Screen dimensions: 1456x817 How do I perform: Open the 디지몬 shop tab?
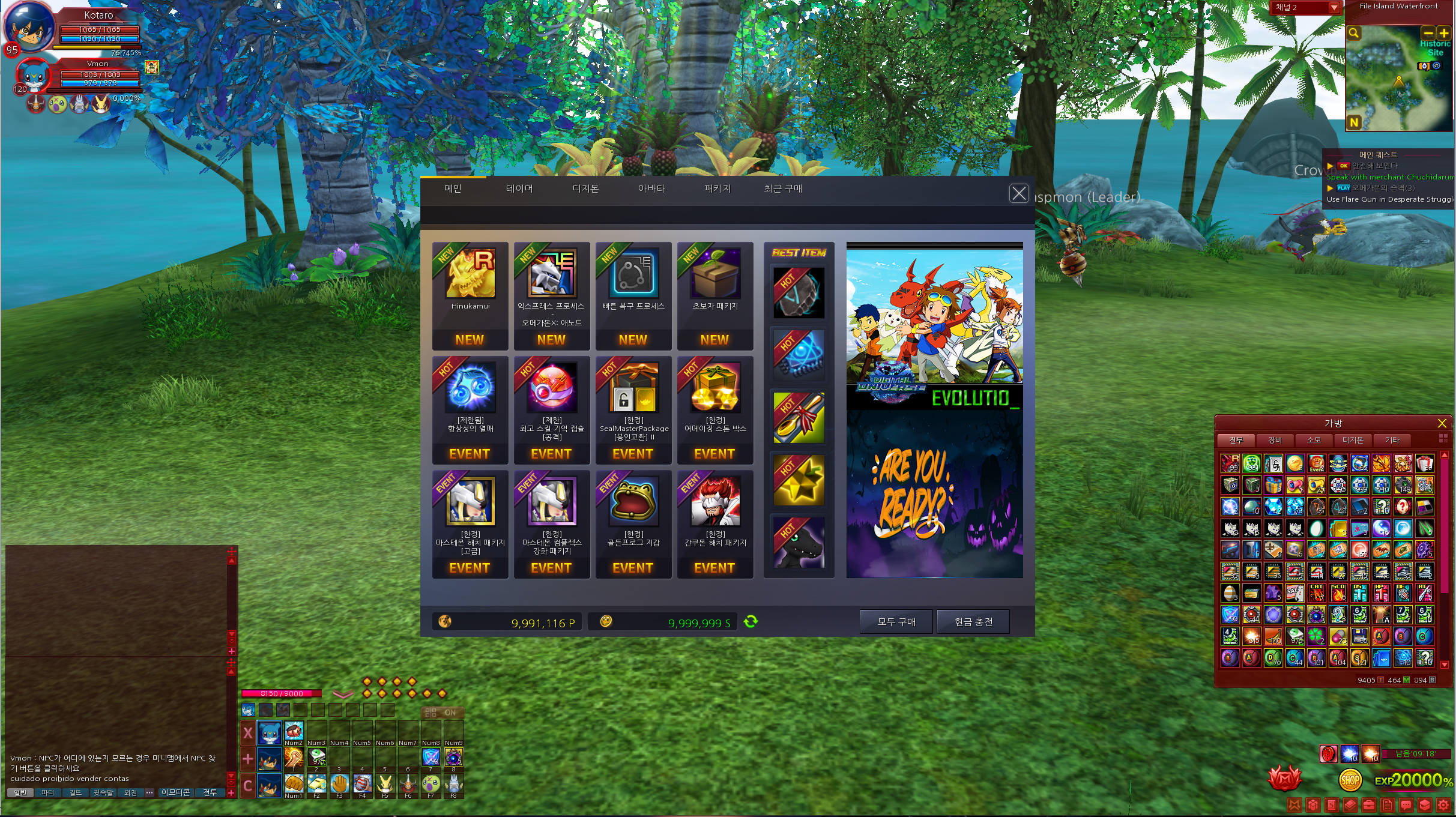(585, 188)
